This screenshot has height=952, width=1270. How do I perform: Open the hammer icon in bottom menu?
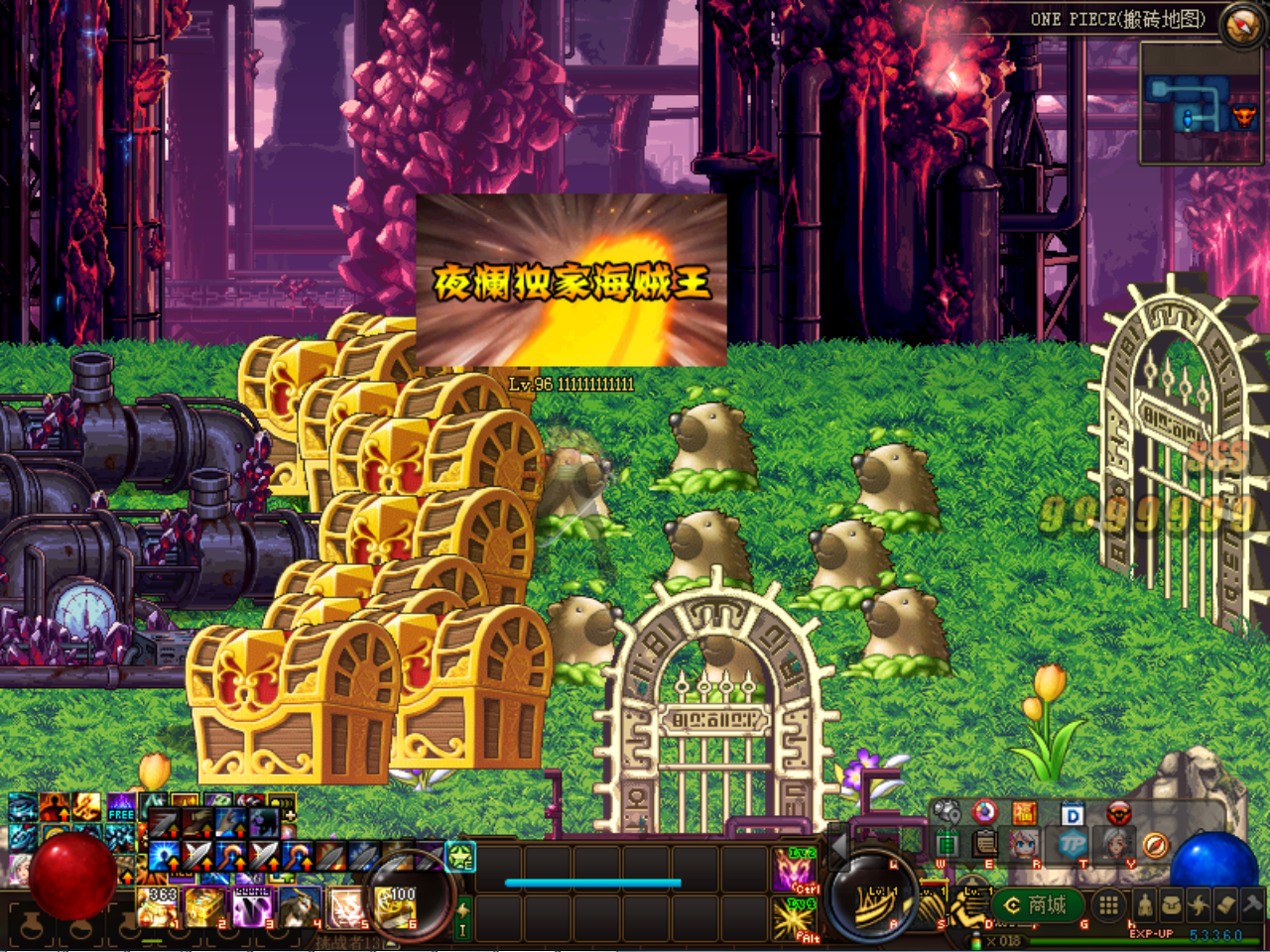tap(1254, 903)
